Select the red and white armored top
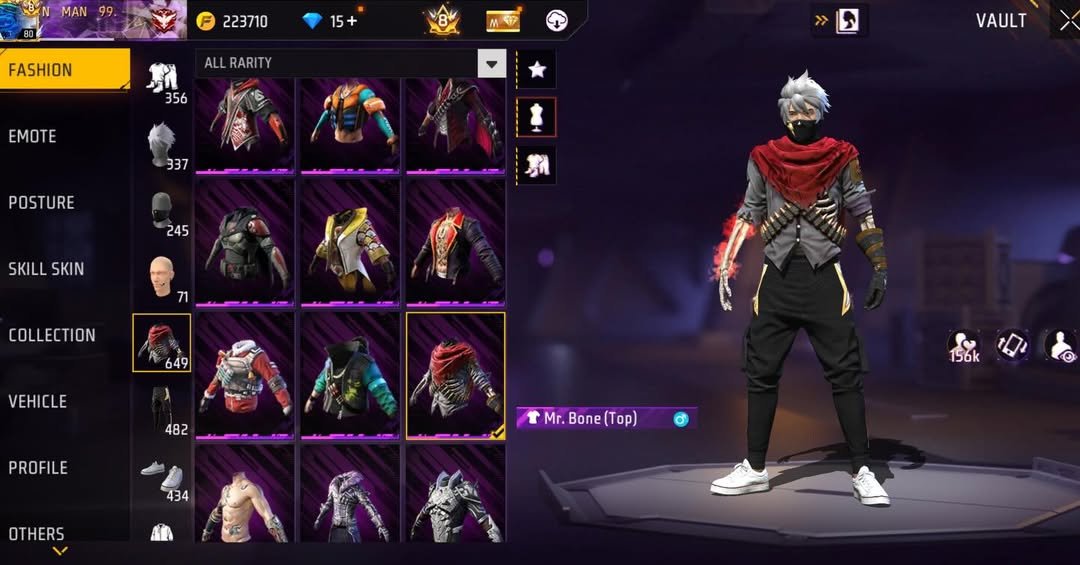This screenshot has height=565, width=1080. coord(244,376)
